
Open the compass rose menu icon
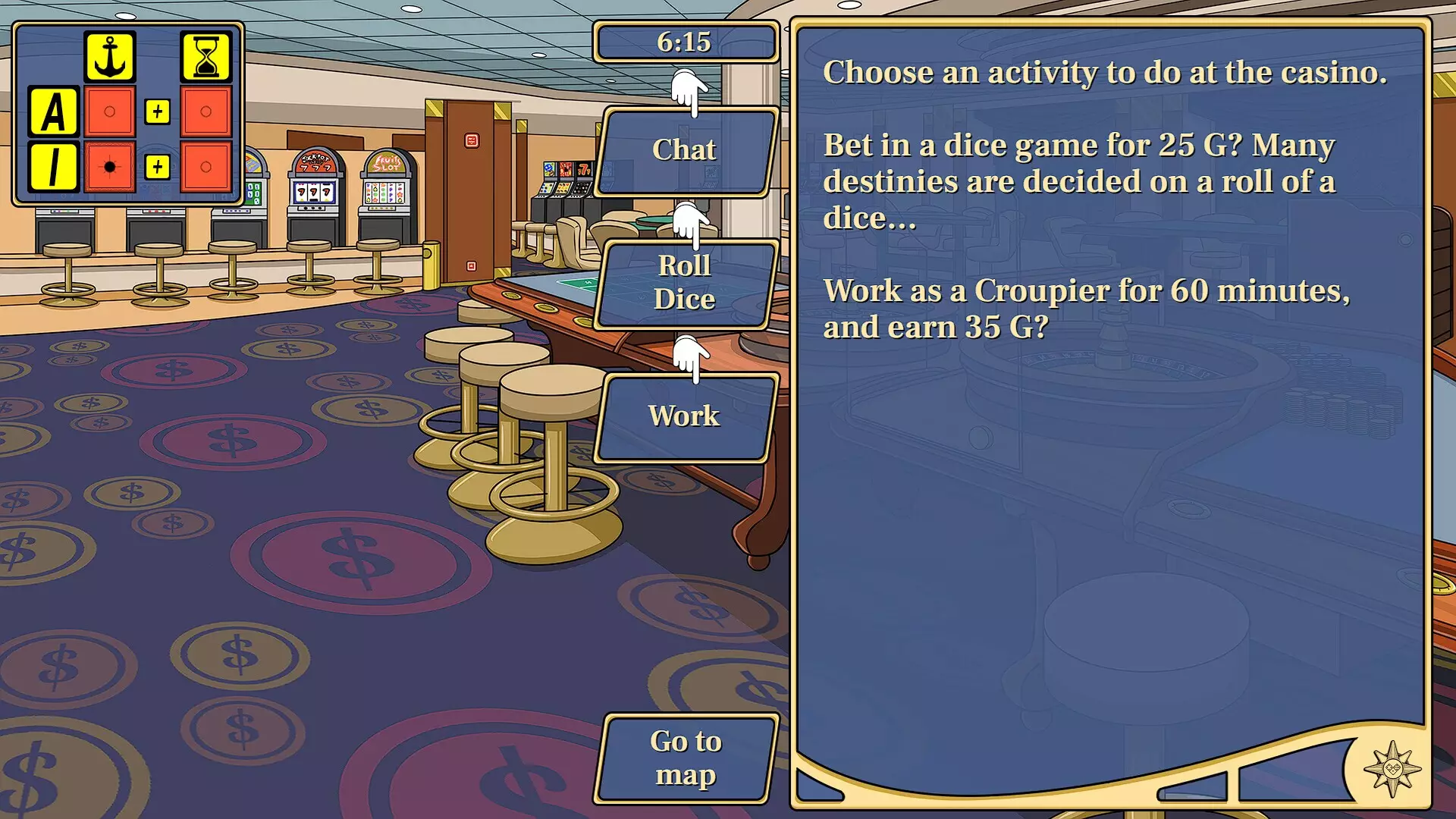tap(1392, 769)
